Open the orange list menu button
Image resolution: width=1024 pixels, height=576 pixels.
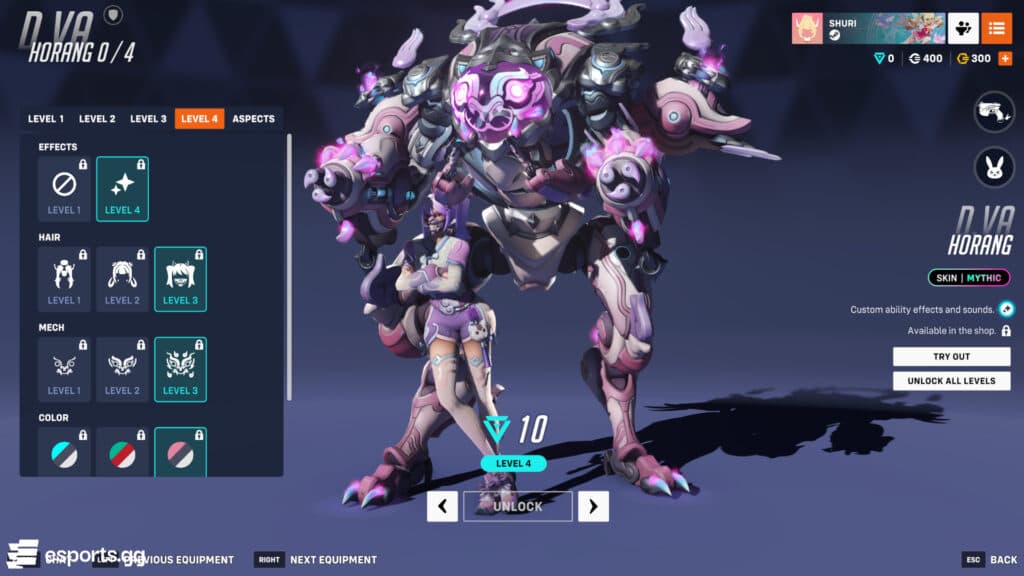[996, 28]
